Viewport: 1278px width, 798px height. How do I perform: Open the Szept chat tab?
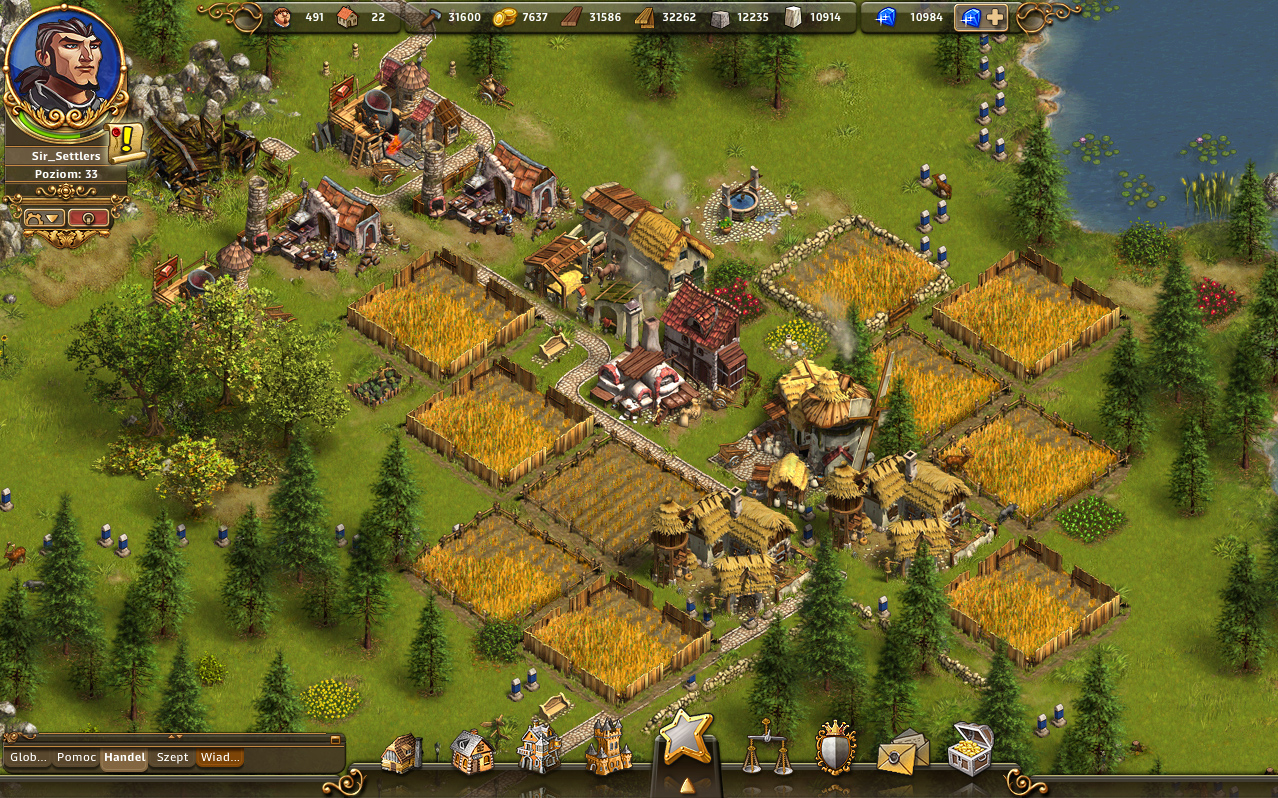[172, 758]
